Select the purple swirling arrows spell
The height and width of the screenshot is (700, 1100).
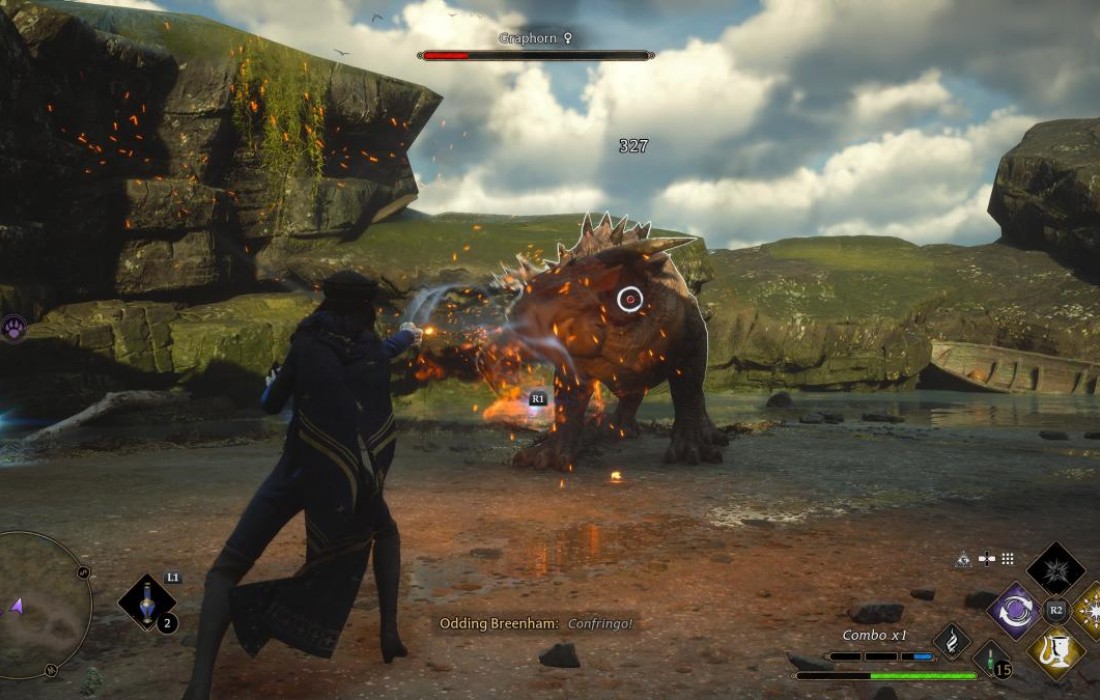pyautogui.click(x=1015, y=610)
